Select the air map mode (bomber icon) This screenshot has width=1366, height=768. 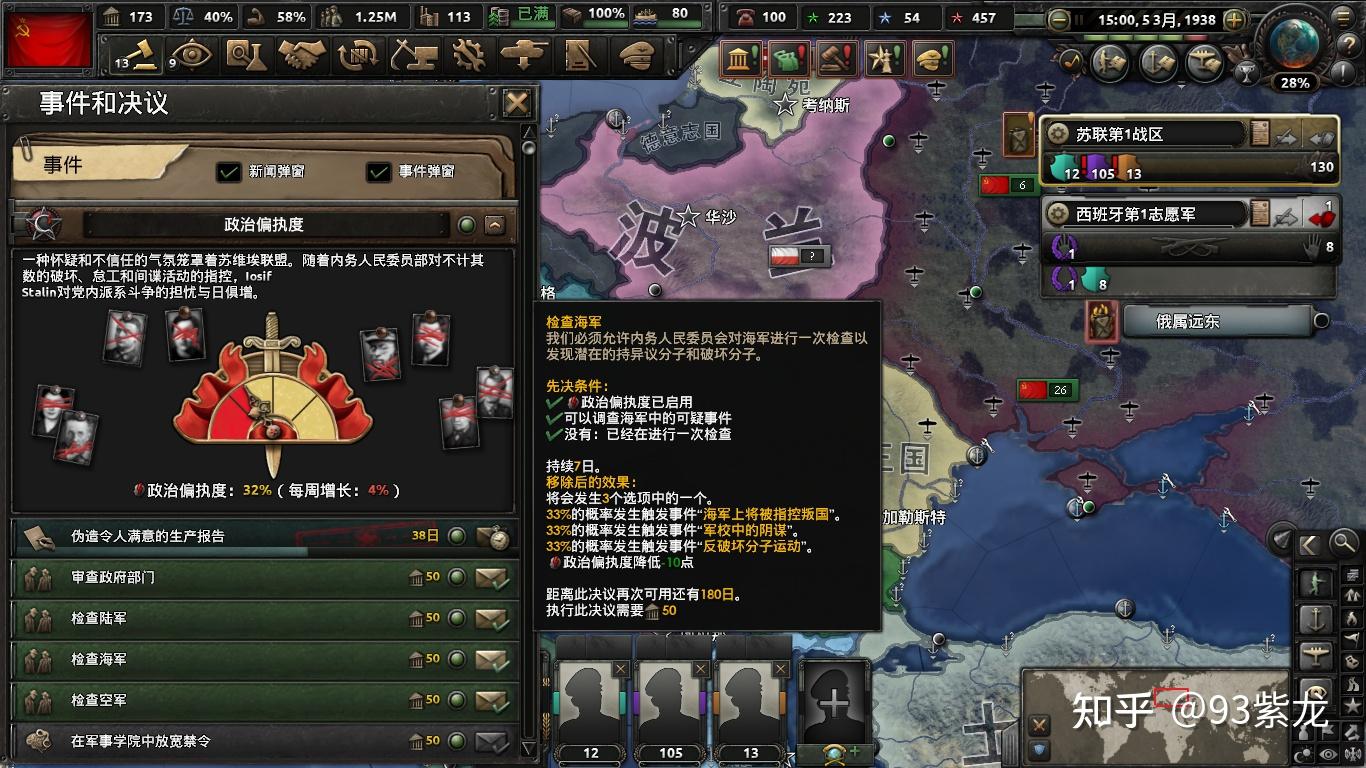pyautogui.click(x=1316, y=652)
